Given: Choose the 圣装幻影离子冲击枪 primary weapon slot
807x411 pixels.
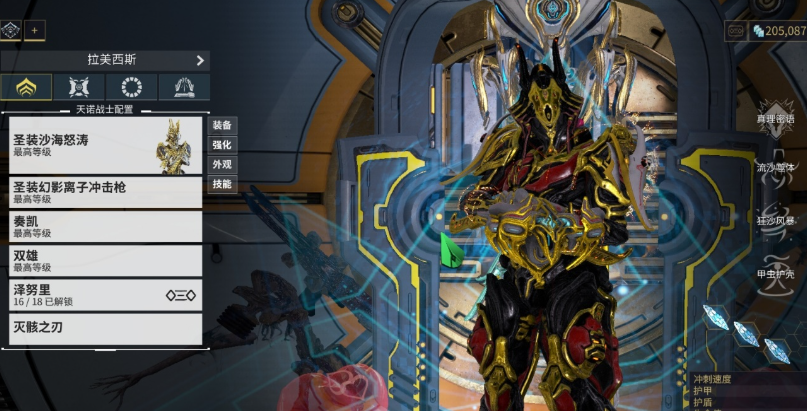Looking at the screenshot, I should (105, 192).
